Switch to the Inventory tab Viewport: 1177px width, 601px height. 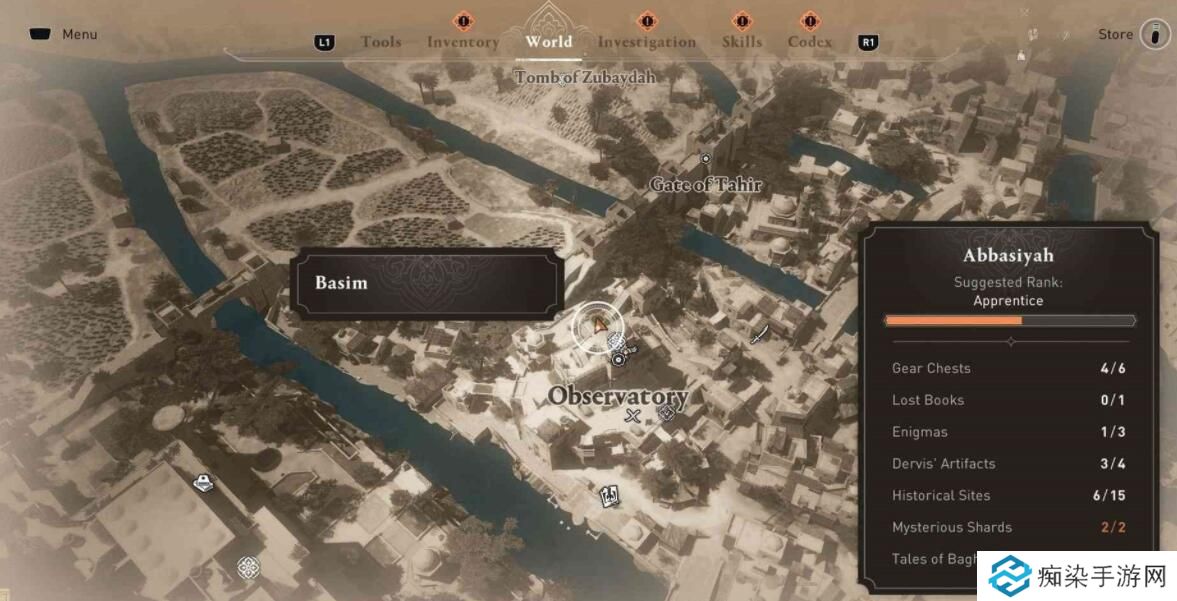[x=462, y=42]
